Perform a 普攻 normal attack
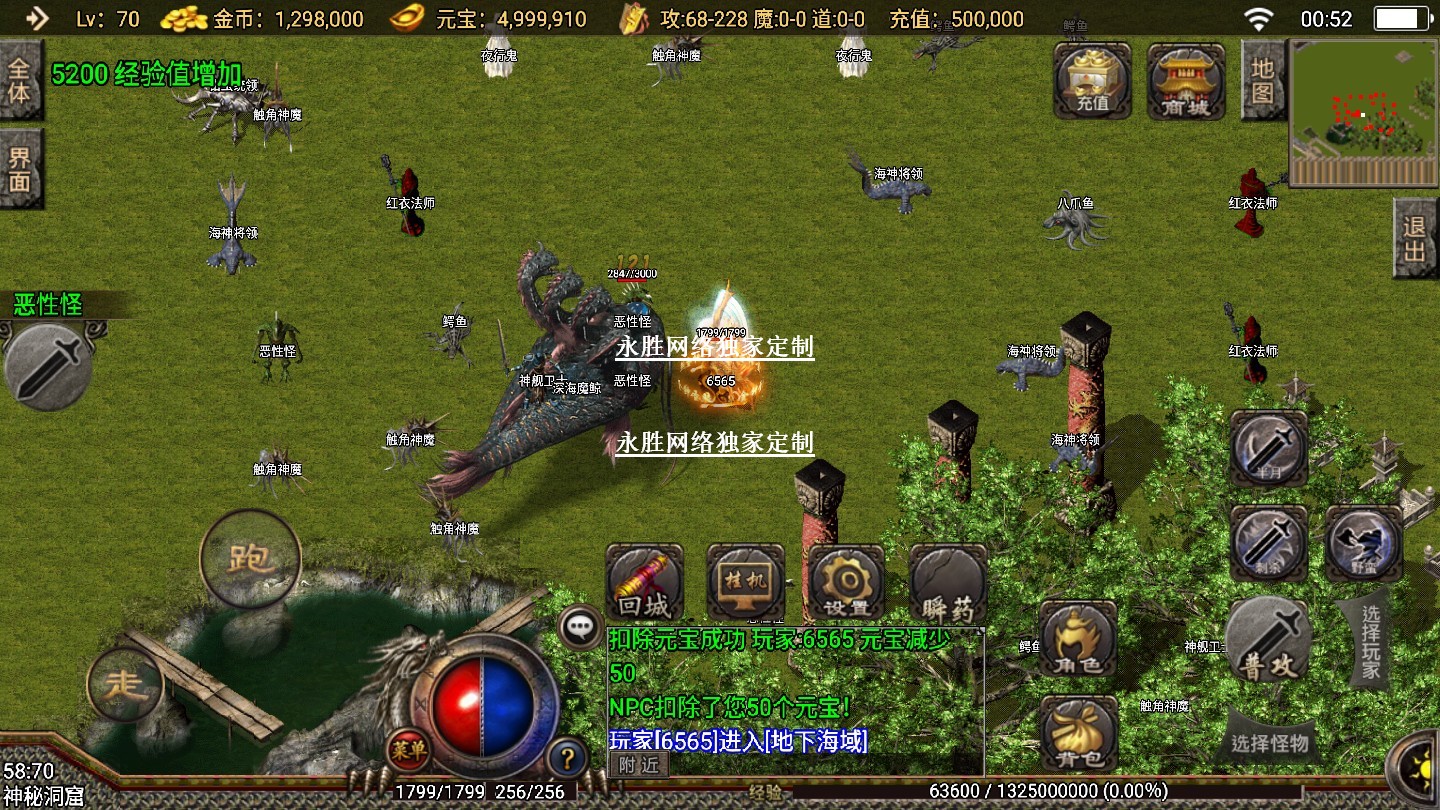Viewport: 1440px width, 810px height. tap(1267, 641)
